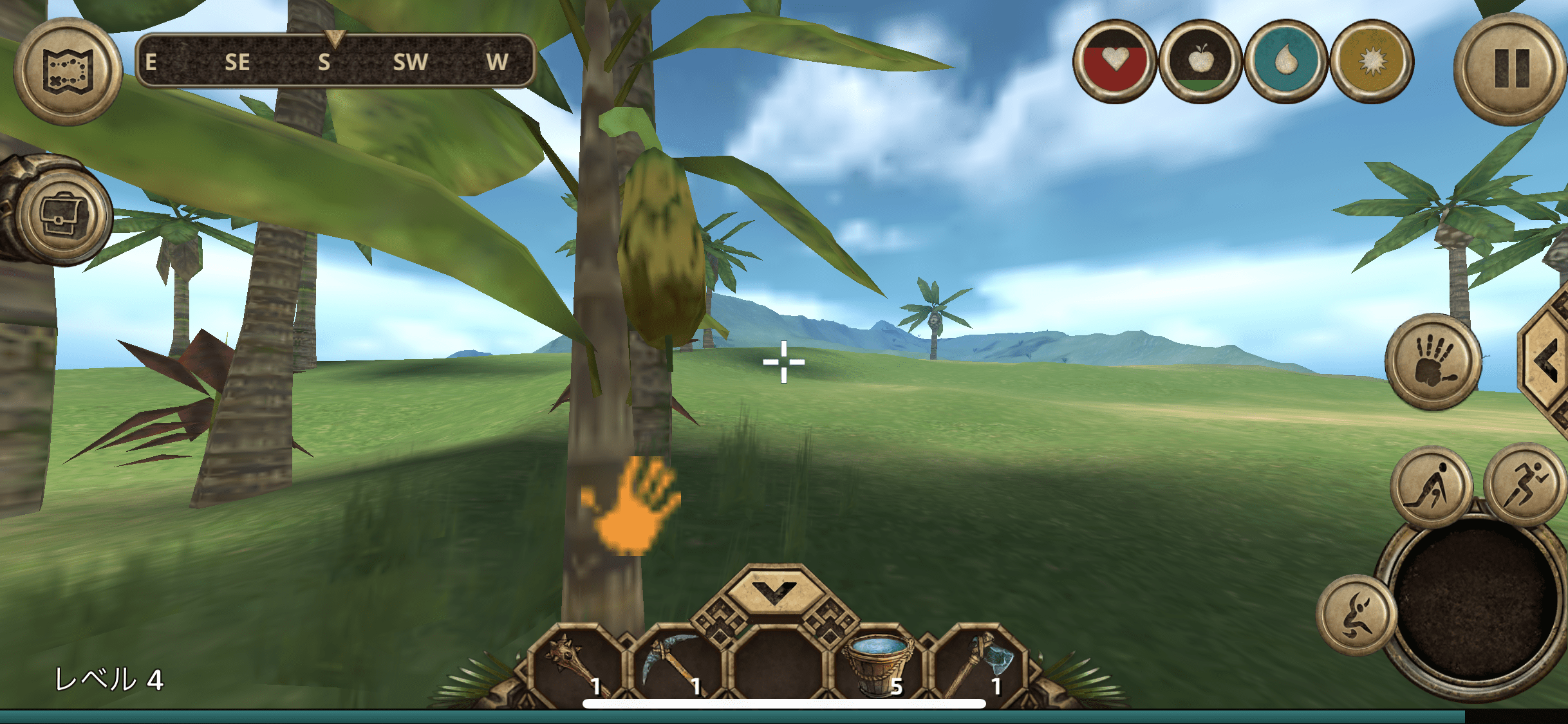This screenshot has height=724, width=1568.
Task: Tap the sun energy indicator
Action: [x=1372, y=62]
